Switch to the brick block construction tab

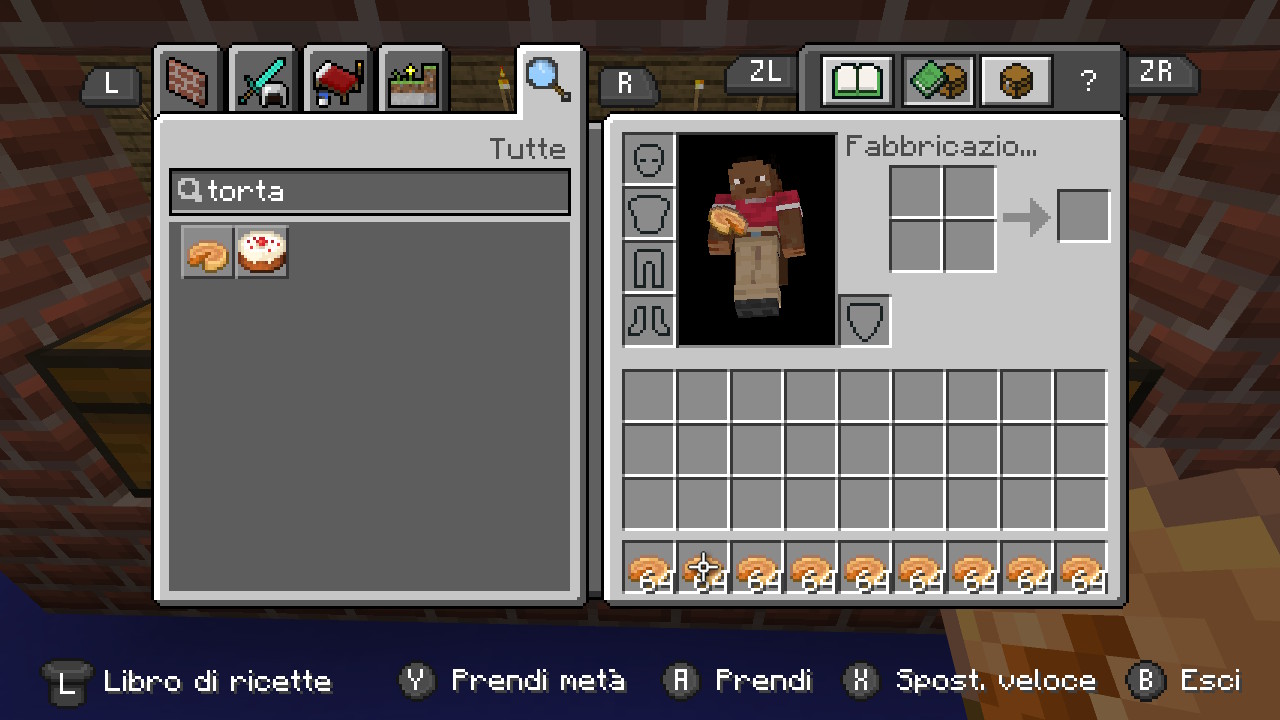(x=188, y=80)
